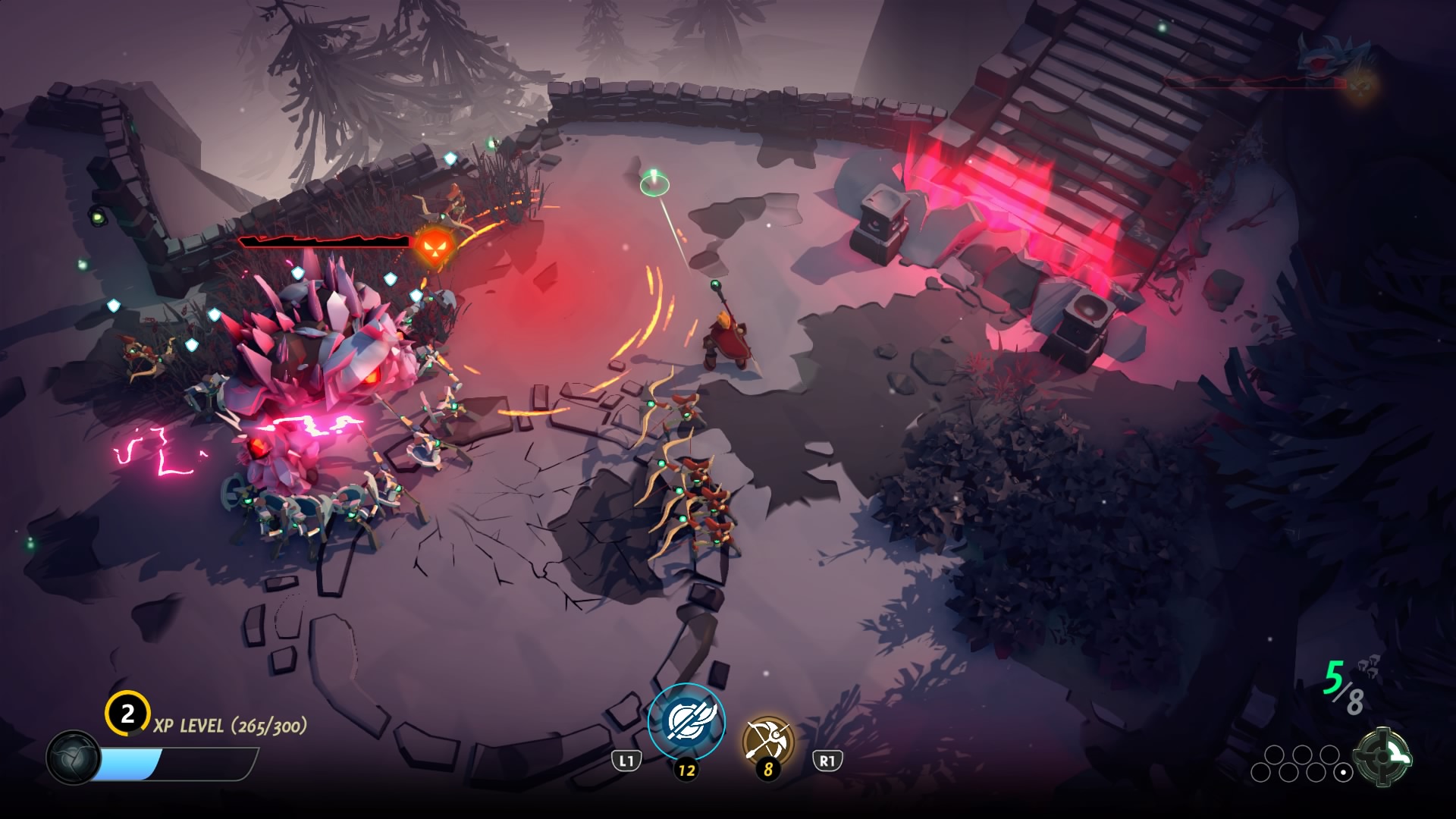The height and width of the screenshot is (819, 1456).
Task: Click the level 2 XP badge
Action: click(x=127, y=714)
